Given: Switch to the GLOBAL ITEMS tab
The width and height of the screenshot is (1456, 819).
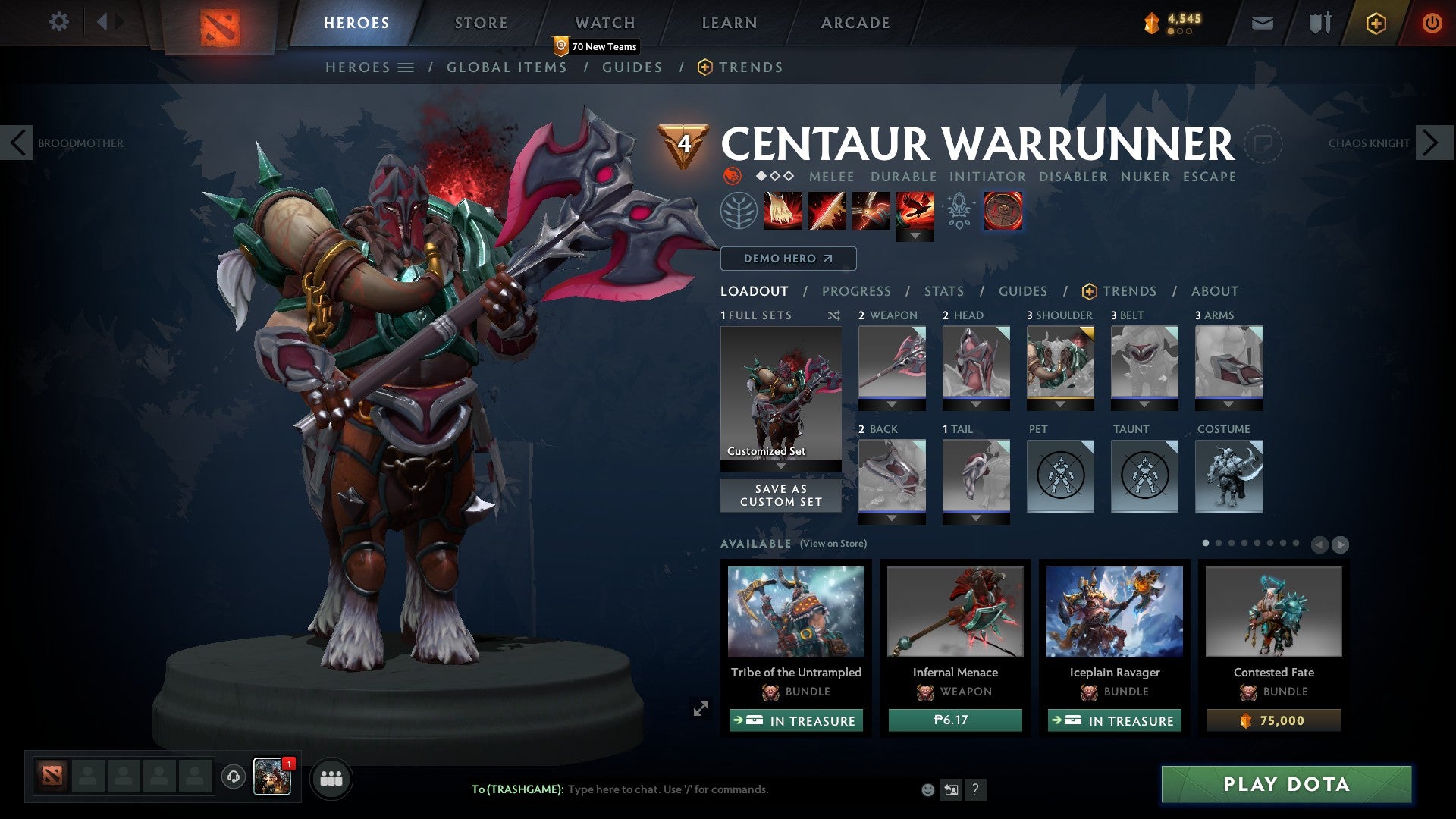Looking at the screenshot, I should 507,67.
